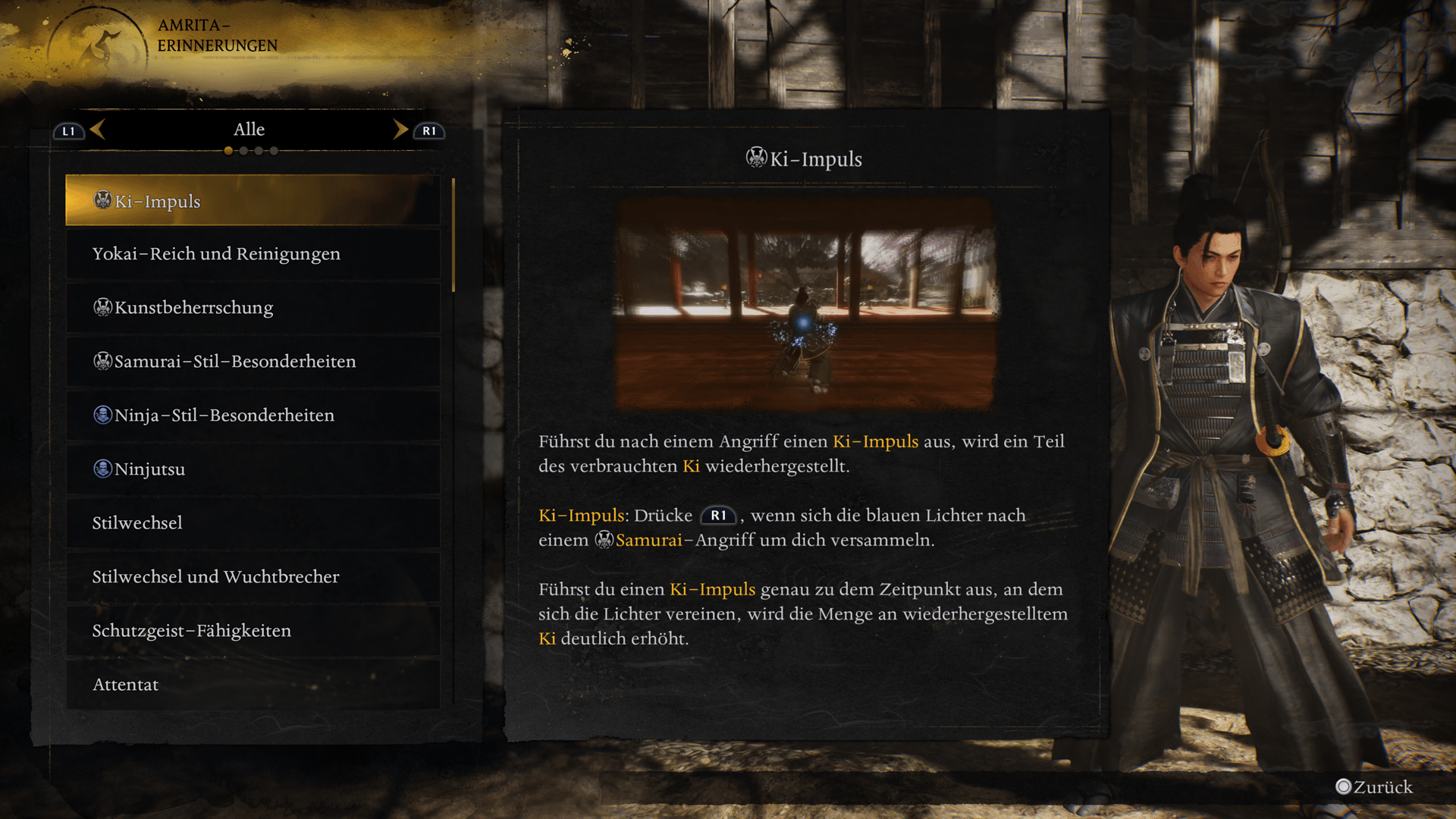Open the Attentat entry
The height and width of the screenshot is (819, 1456).
(253, 685)
